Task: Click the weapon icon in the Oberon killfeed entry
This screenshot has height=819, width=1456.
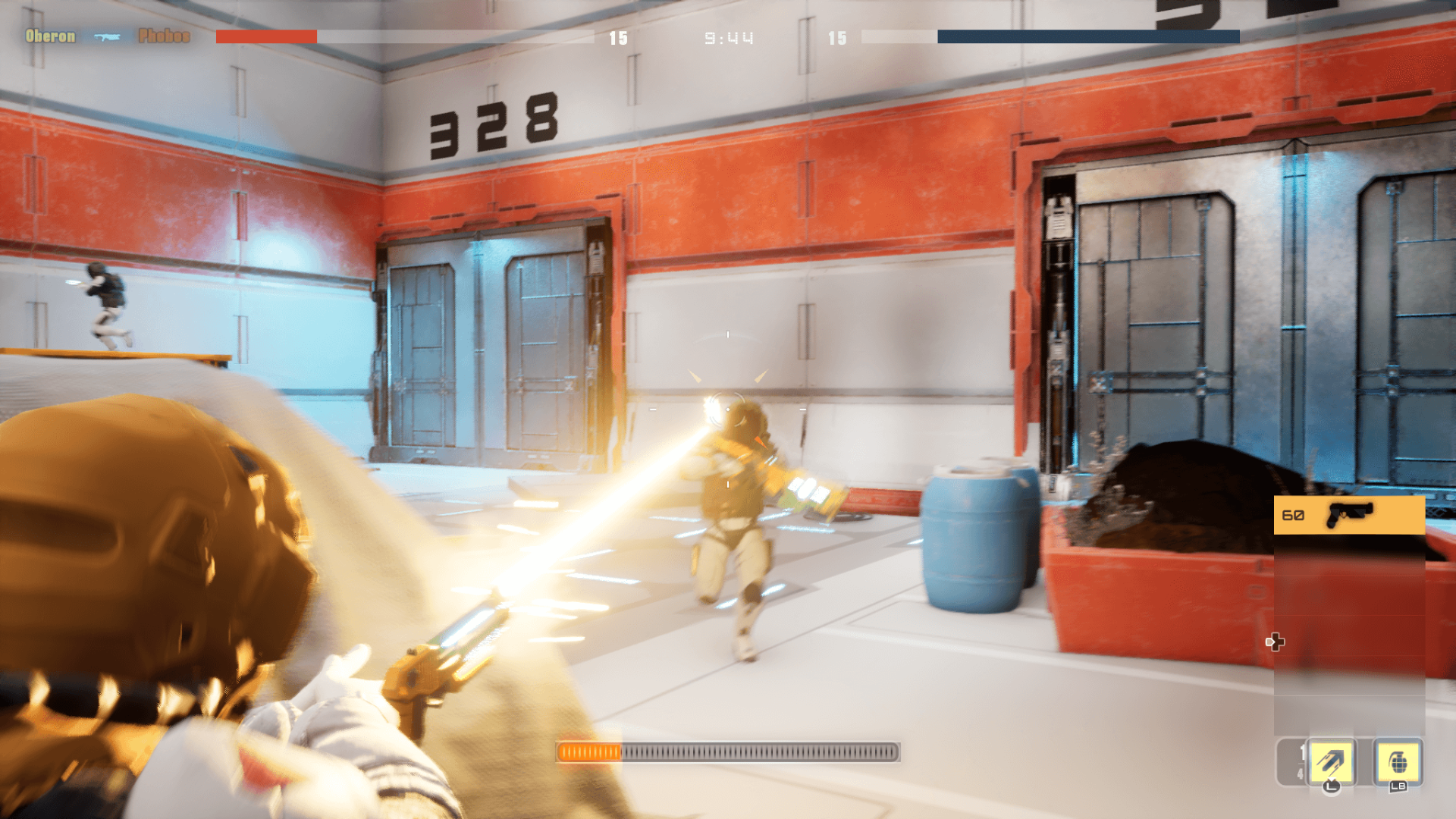Action: [x=107, y=36]
